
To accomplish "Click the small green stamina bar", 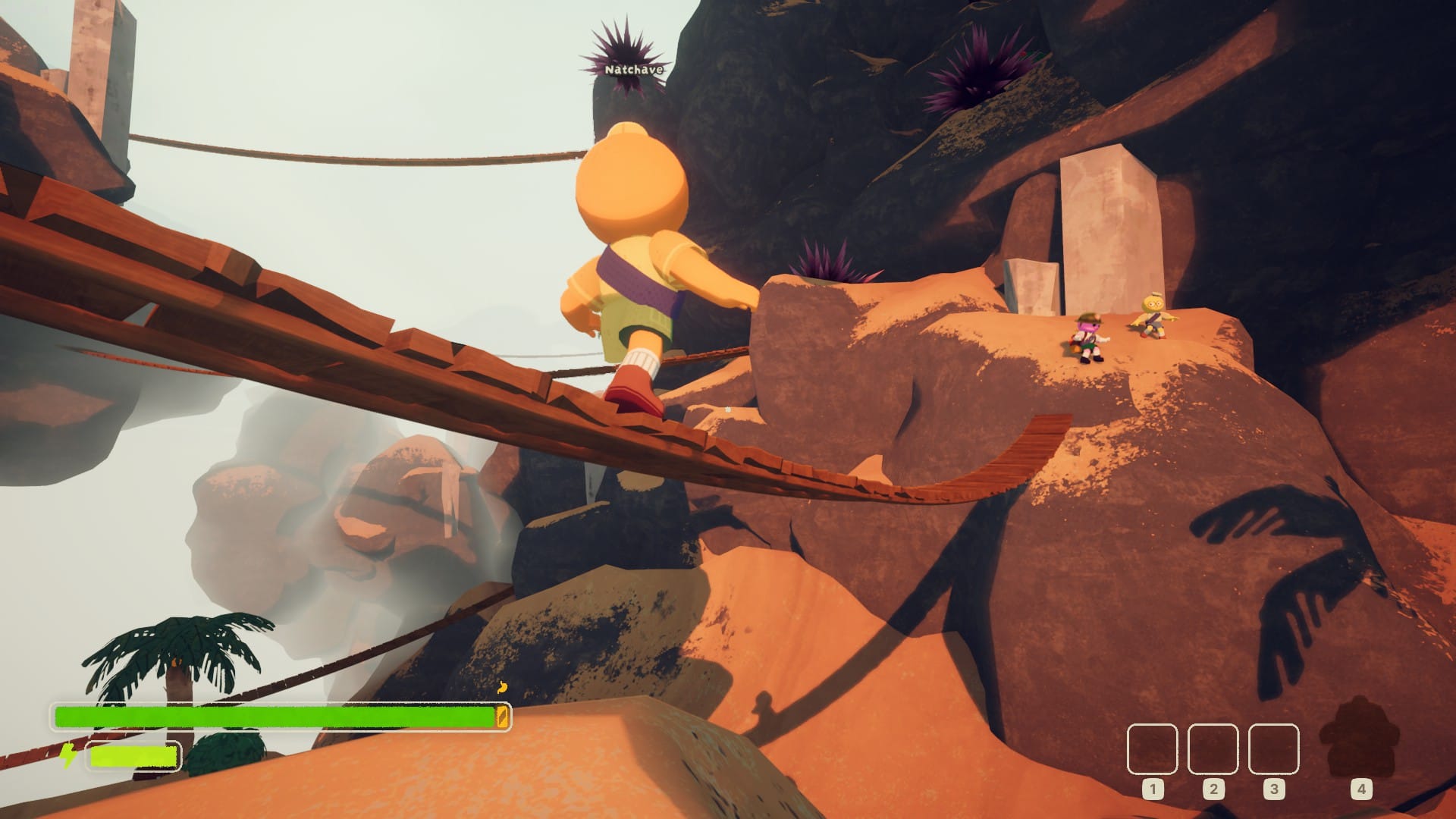I will pyautogui.click(x=133, y=755).
